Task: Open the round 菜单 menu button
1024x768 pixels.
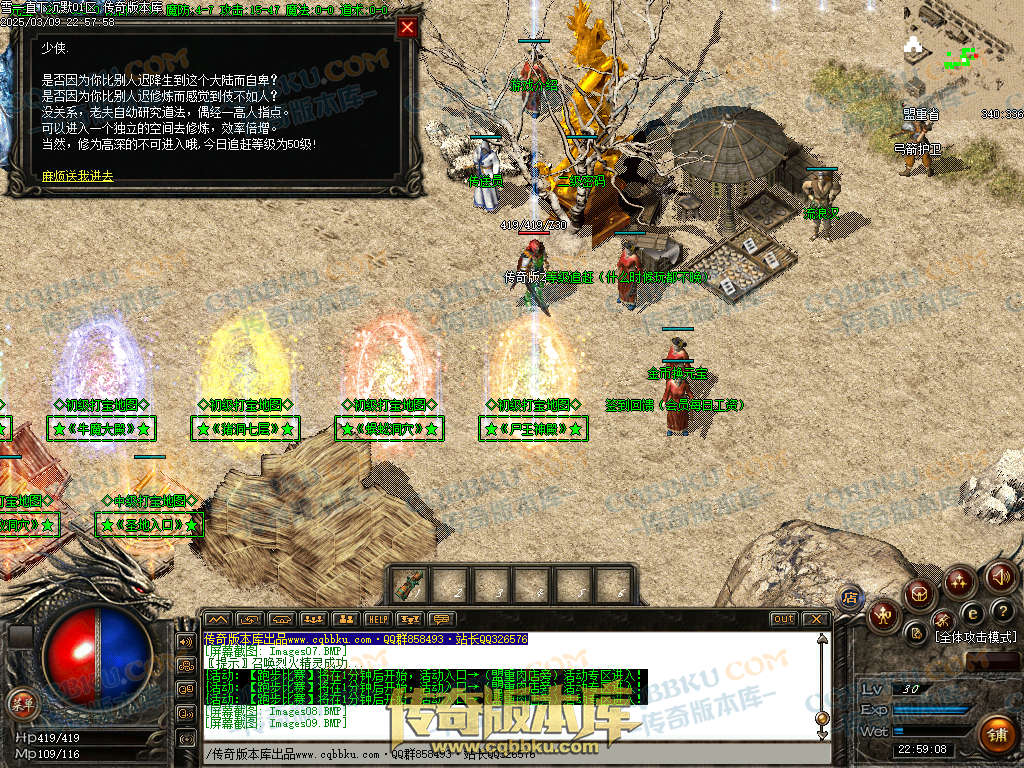Action: [x=21, y=703]
